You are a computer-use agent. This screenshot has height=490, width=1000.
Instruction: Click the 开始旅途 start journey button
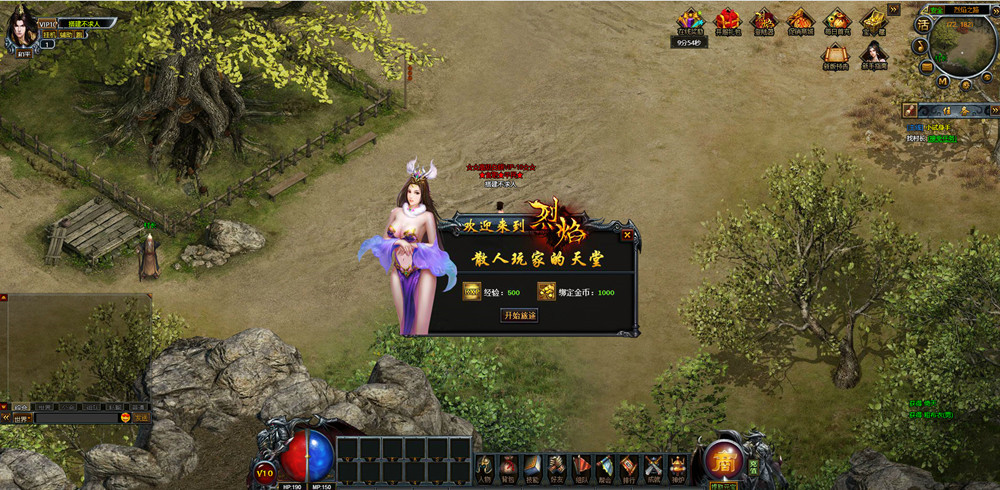point(519,316)
